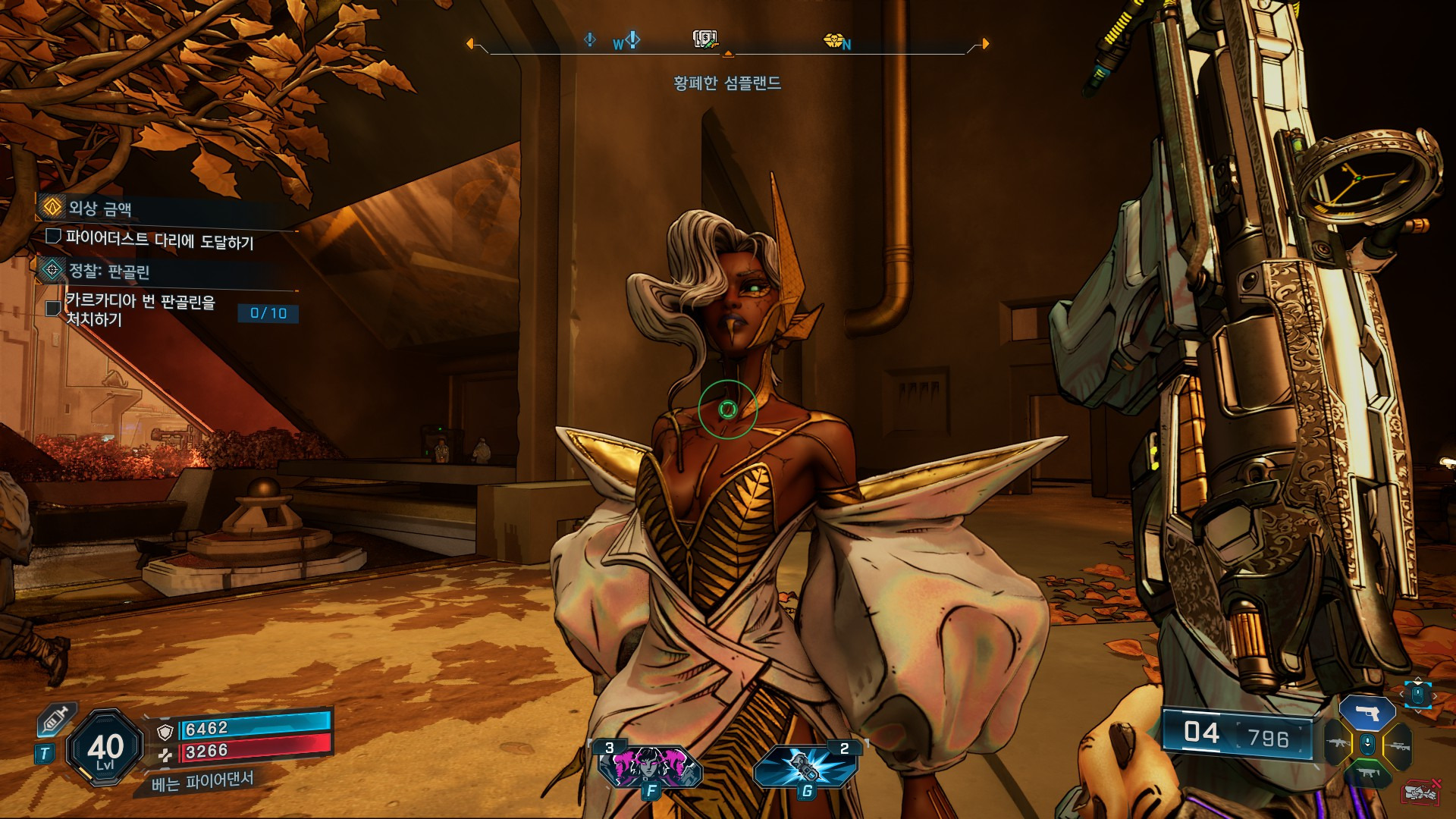Click the syringe repkit icon
Viewport: 1456px width, 819px height.
click(56, 718)
